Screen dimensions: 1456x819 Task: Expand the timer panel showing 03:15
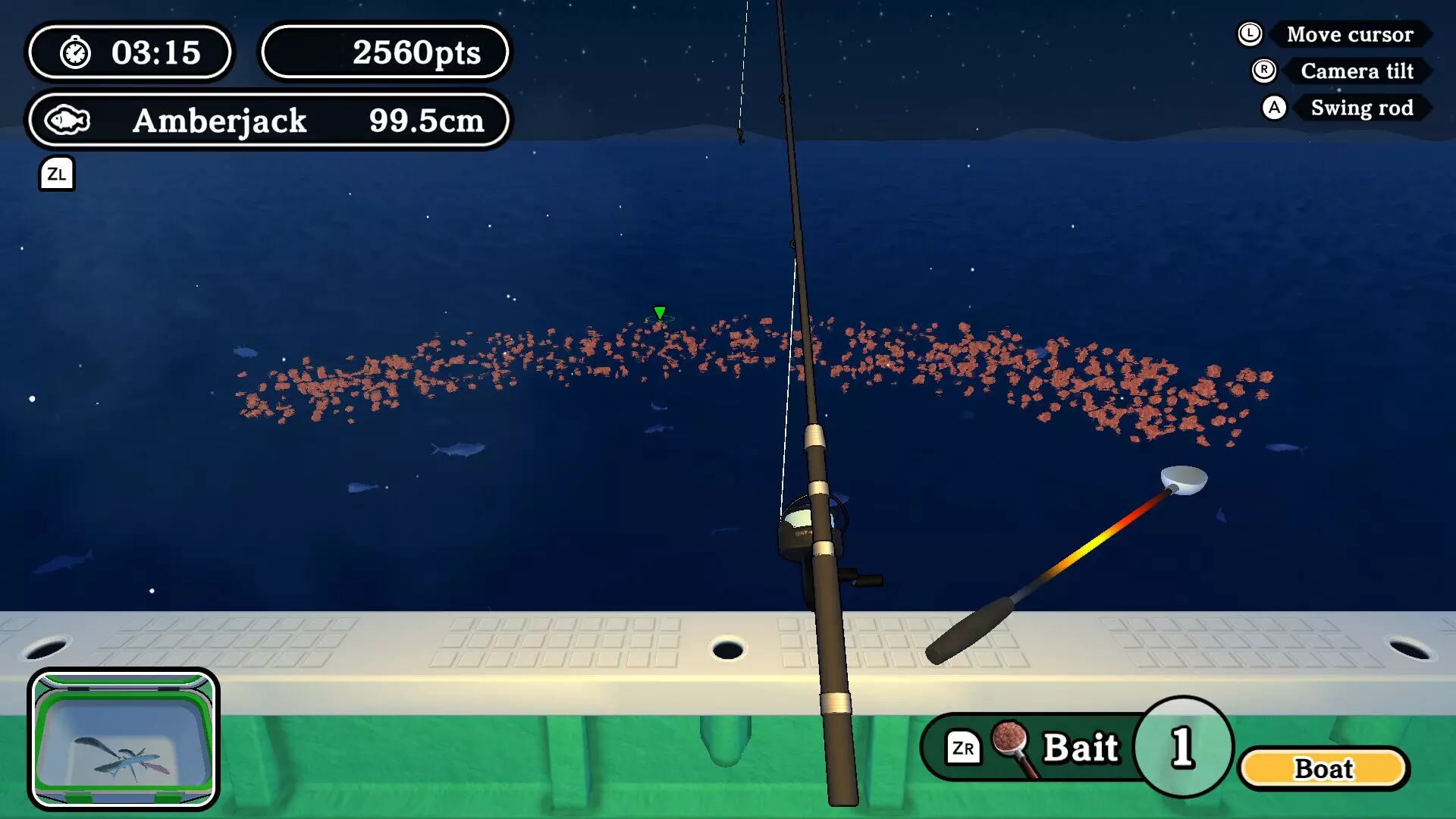130,52
